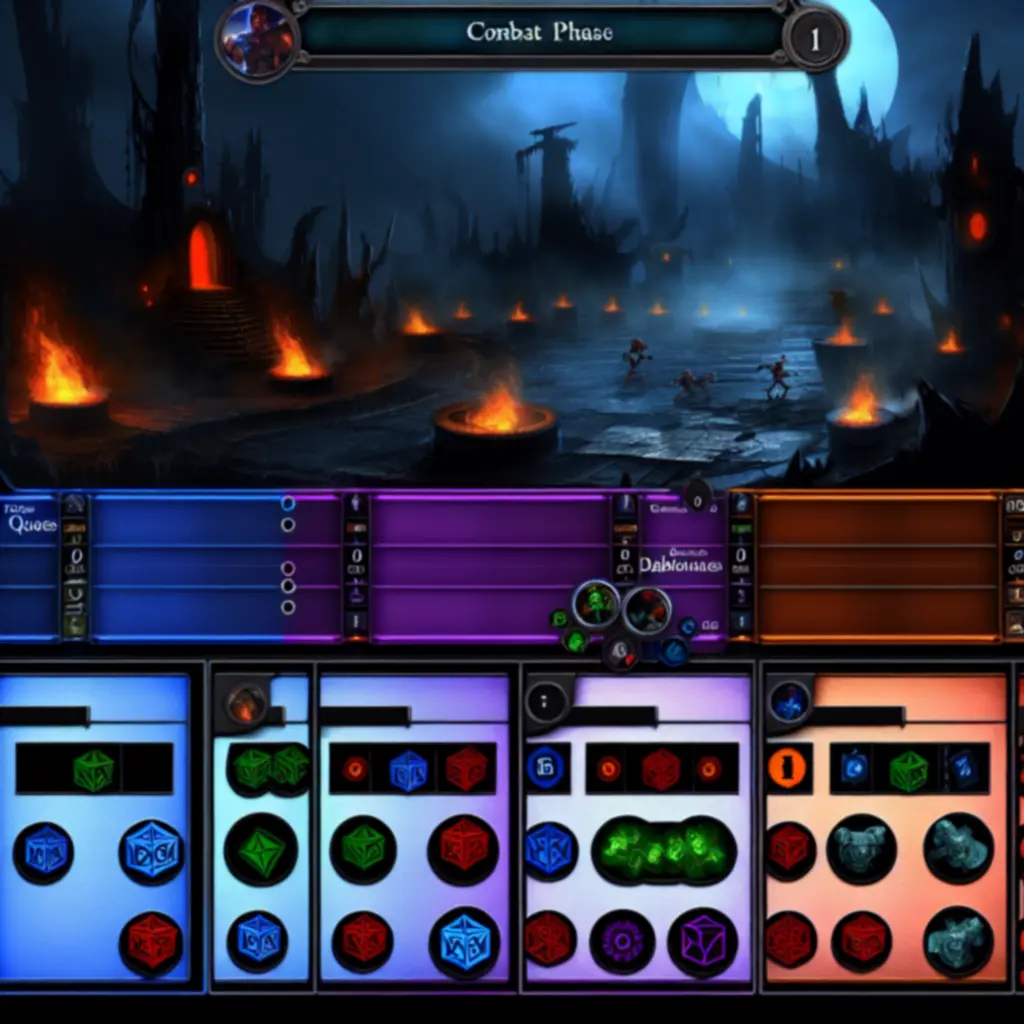Open the three-dot icon on the card header
Screen dimensions: 1024x1024
pos(545,701)
